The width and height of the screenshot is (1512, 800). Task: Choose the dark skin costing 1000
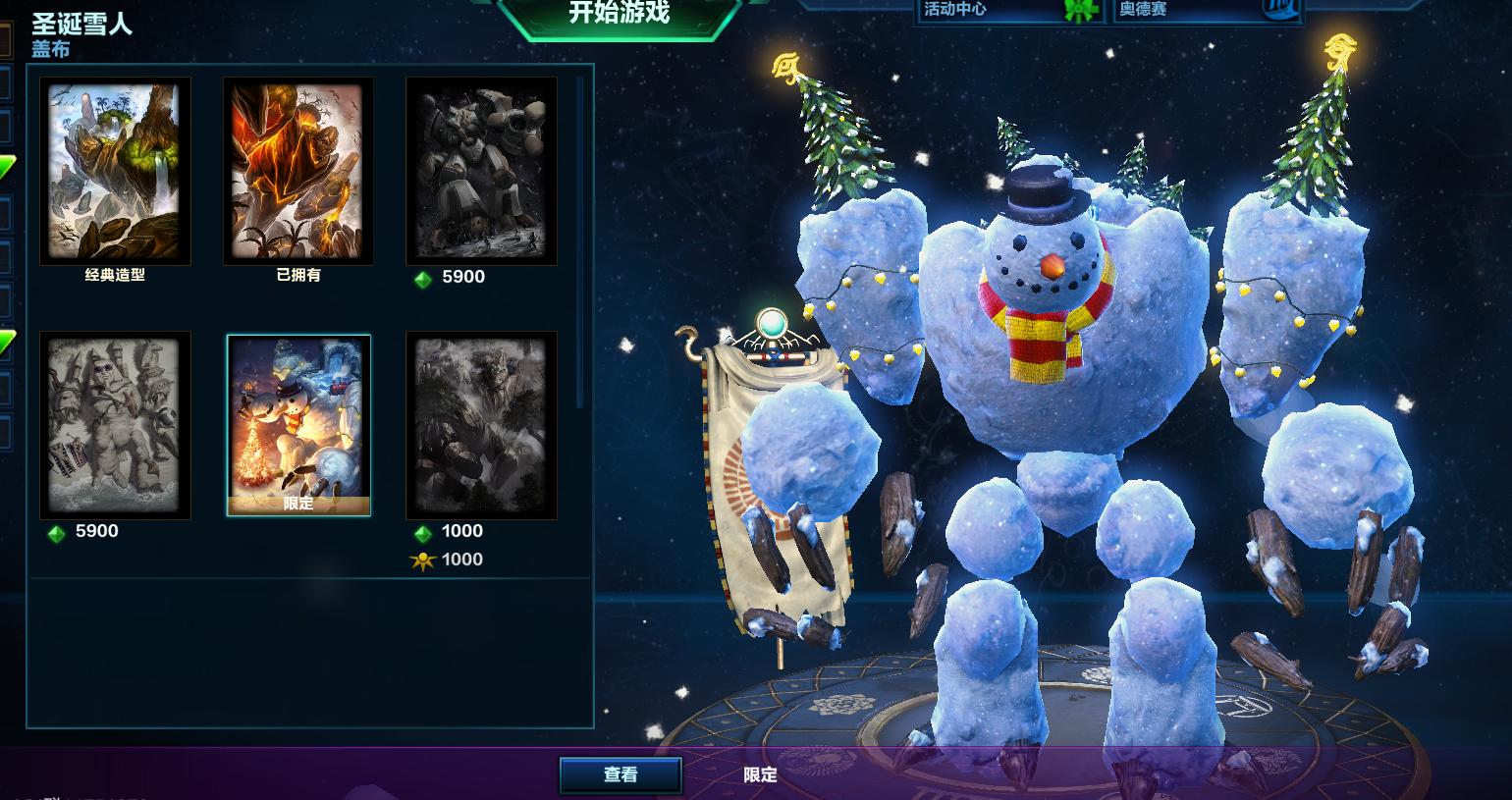tap(481, 425)
